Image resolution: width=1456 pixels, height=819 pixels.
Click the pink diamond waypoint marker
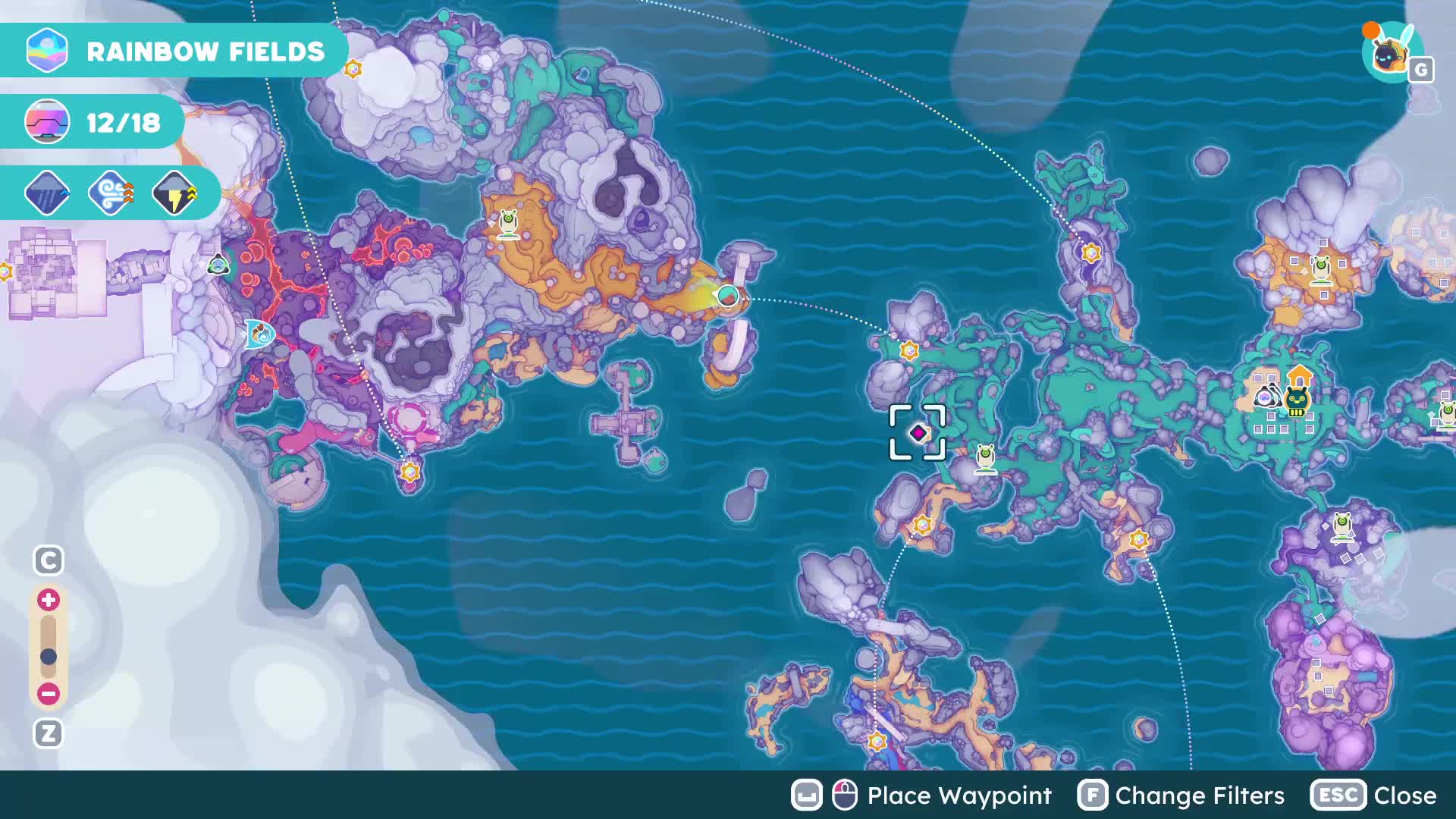click(918, 432)
